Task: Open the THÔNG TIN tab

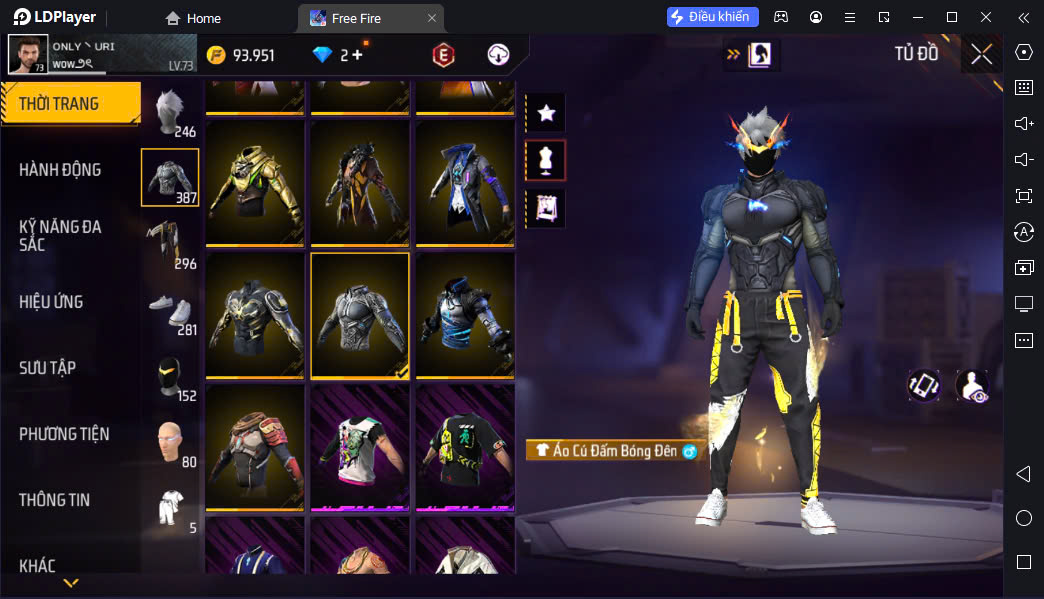Action: tap(54, 500)
